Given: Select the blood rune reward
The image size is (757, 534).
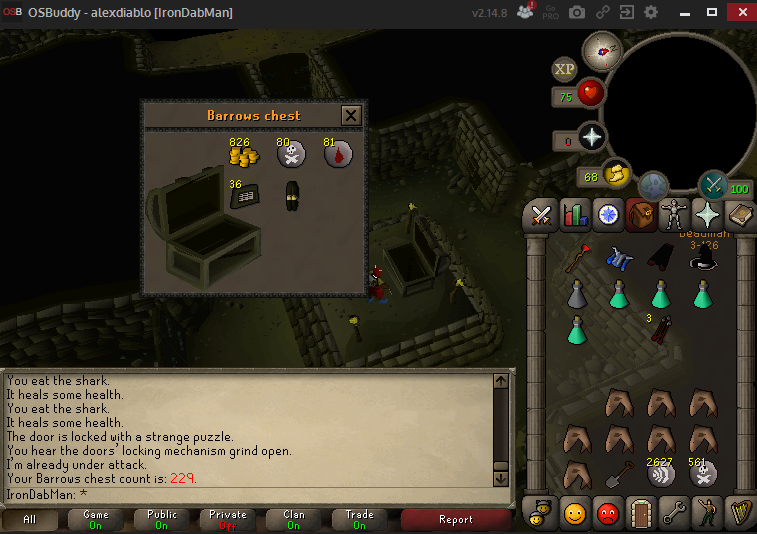Looking at the screenshot, I should tap(337, 155).
